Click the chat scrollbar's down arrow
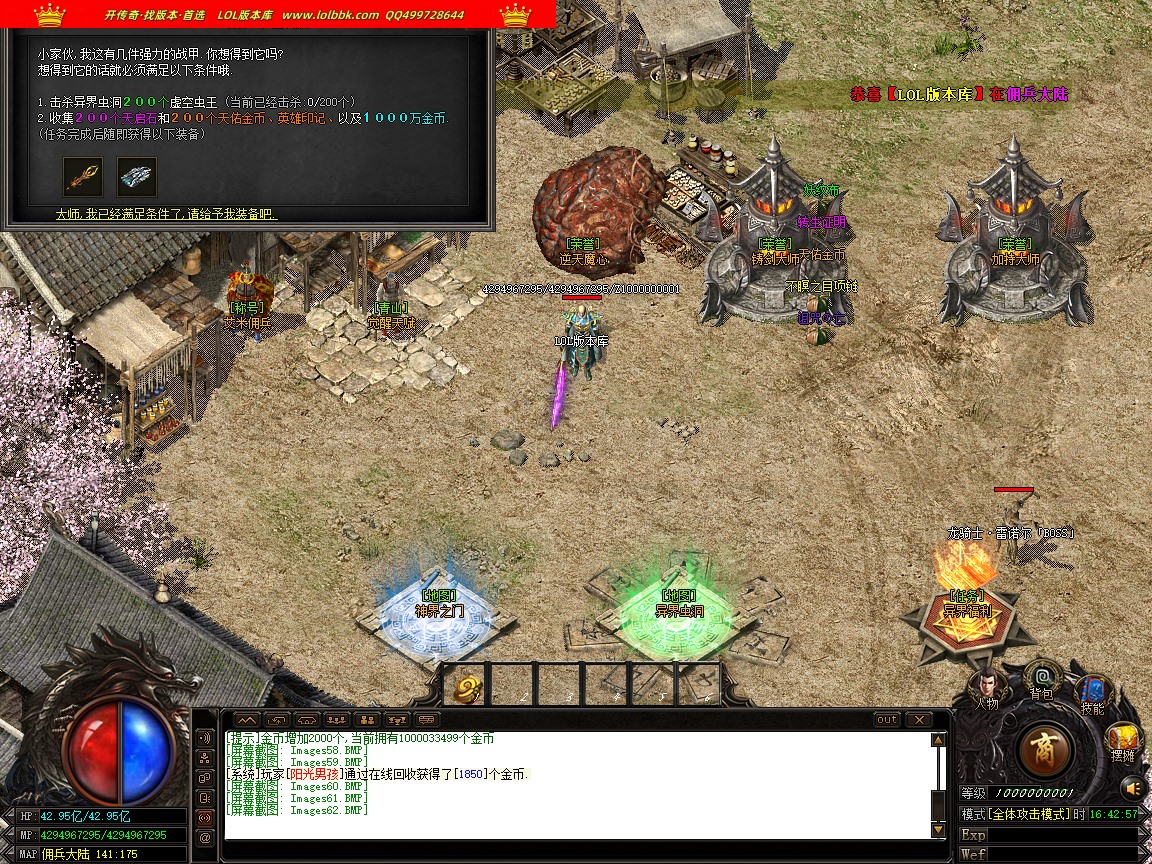The height and width of the screenshot is (864, 1152). point(937,830)
